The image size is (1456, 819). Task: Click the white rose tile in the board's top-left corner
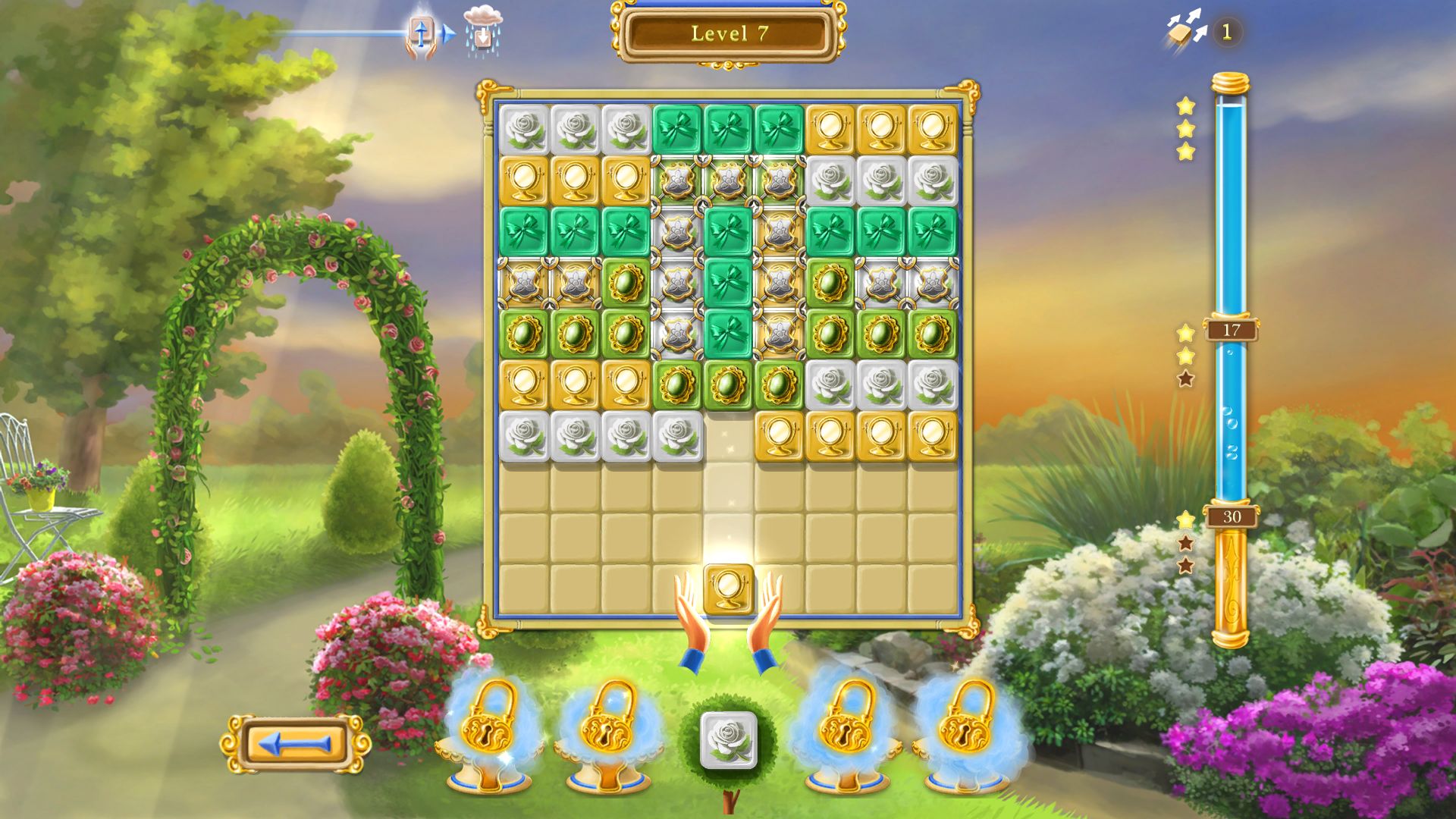pyautogui.click(x=524, y=130)
